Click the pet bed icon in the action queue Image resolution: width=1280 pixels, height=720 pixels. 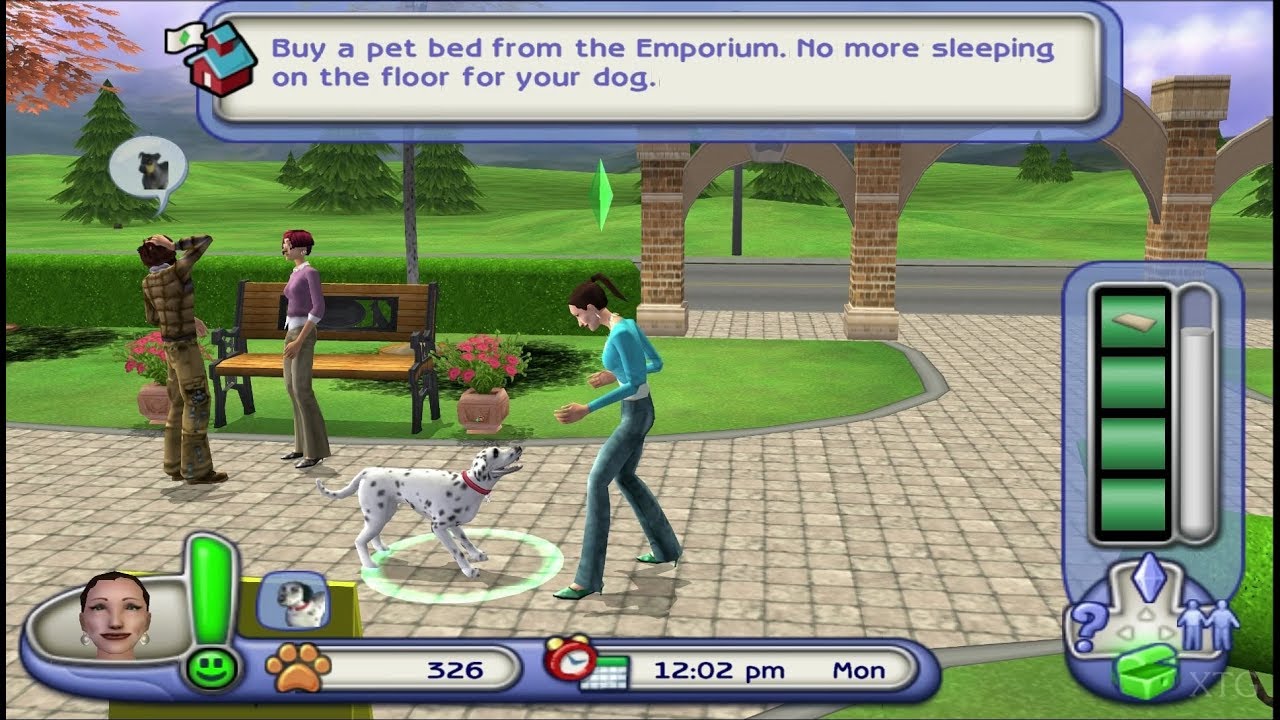pos(1132,320)
